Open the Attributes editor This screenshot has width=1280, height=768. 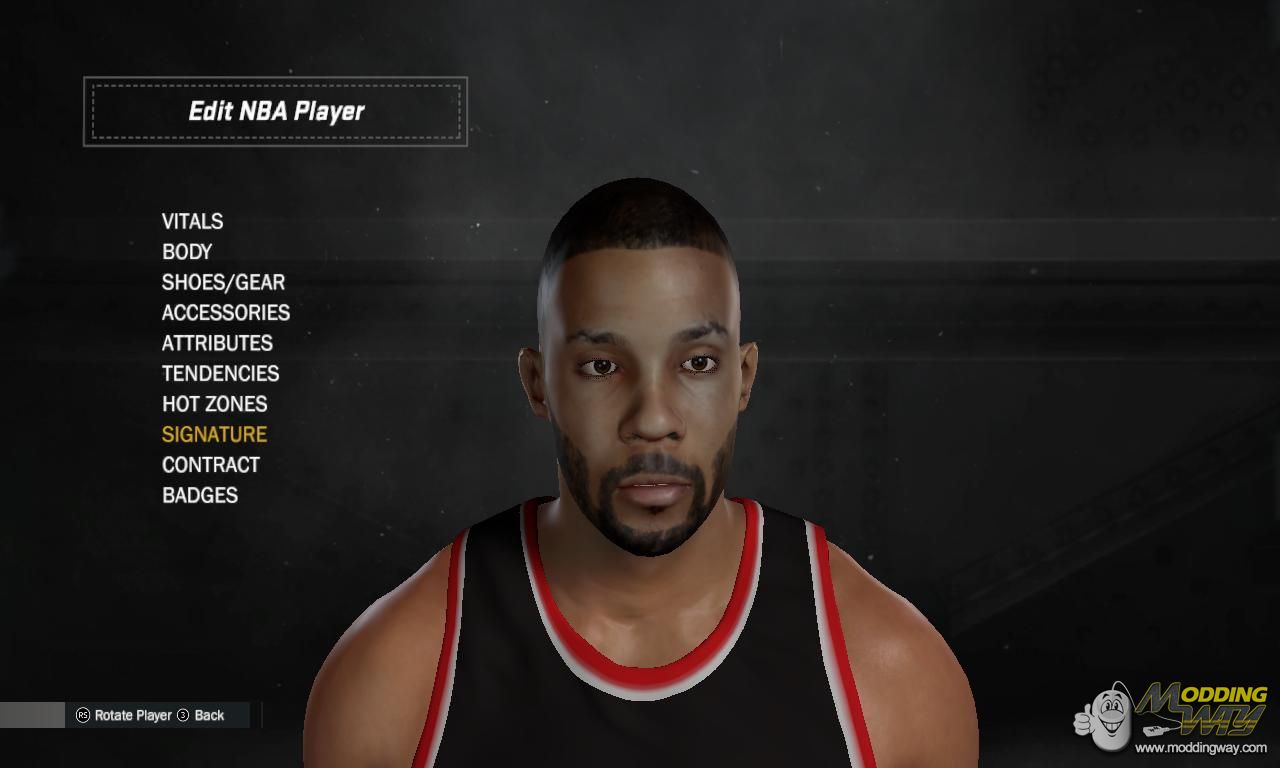(x=217, y=343)
